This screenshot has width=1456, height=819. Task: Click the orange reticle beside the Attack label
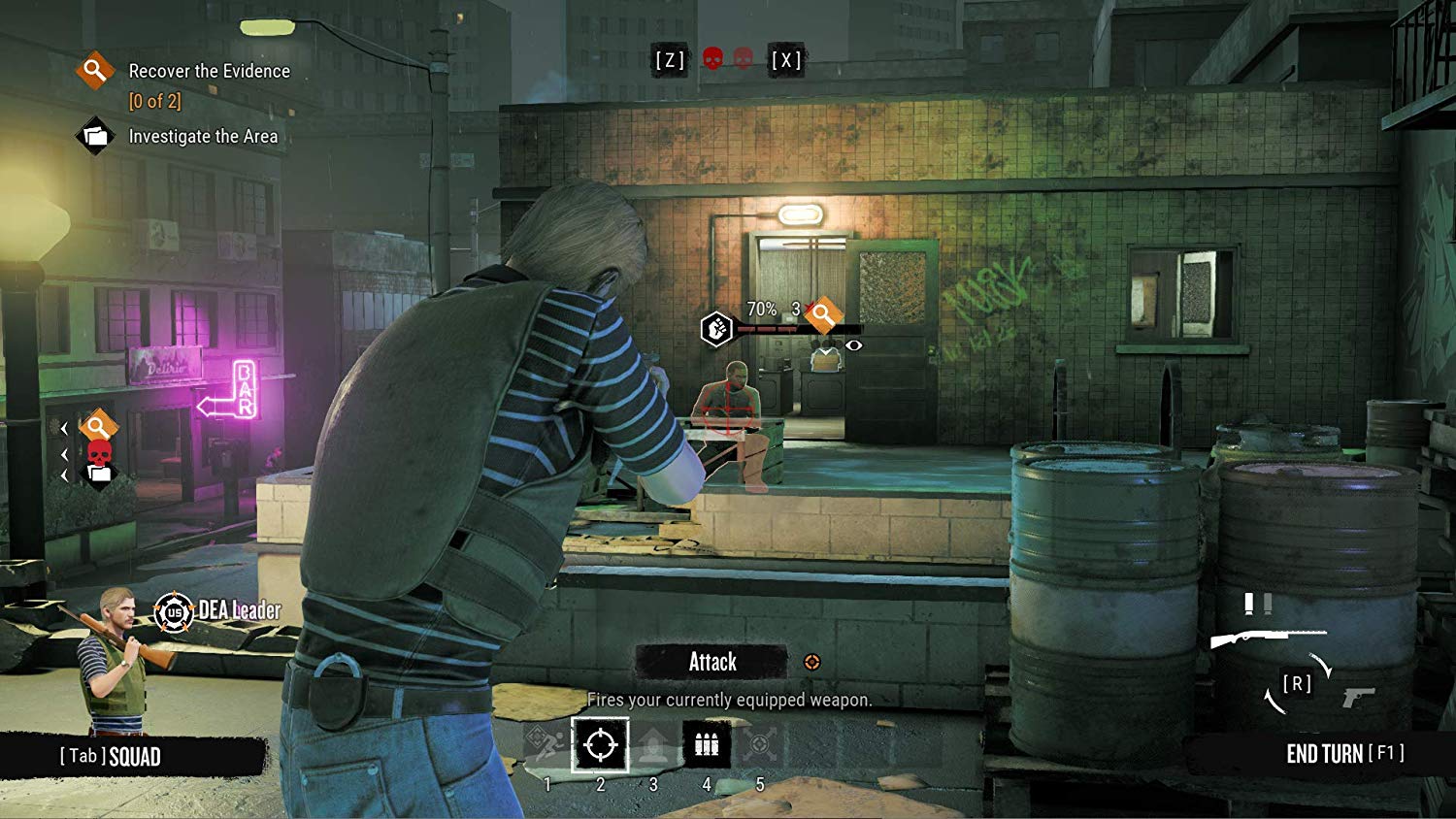tap(813, 662)
